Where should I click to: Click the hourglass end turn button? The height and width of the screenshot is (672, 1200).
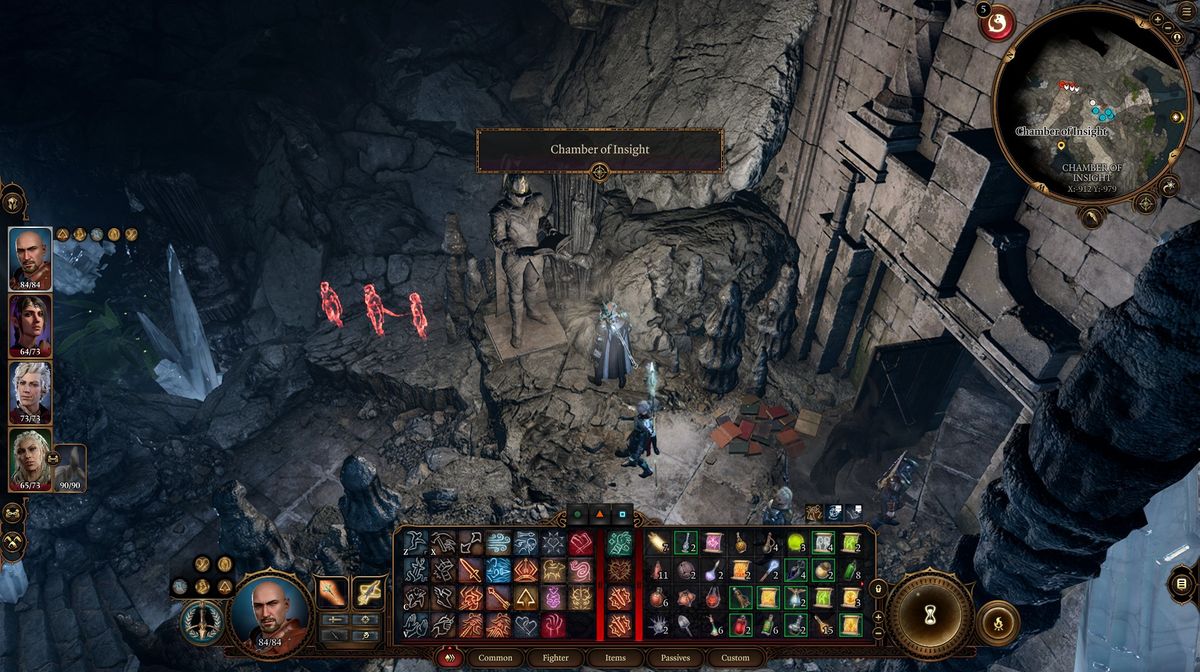[930, 612]
